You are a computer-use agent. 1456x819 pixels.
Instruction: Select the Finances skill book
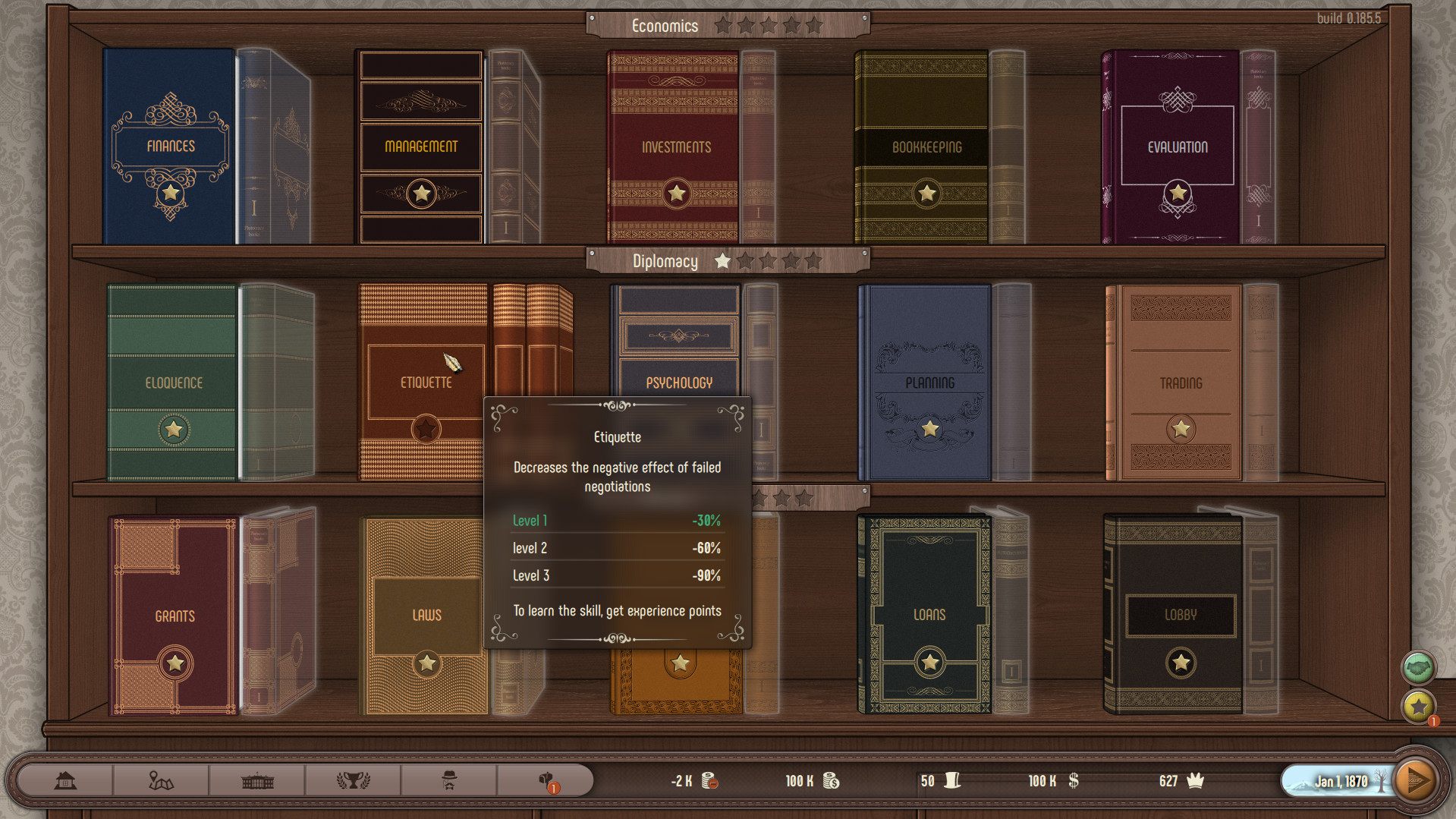click(x=169, y=146)
